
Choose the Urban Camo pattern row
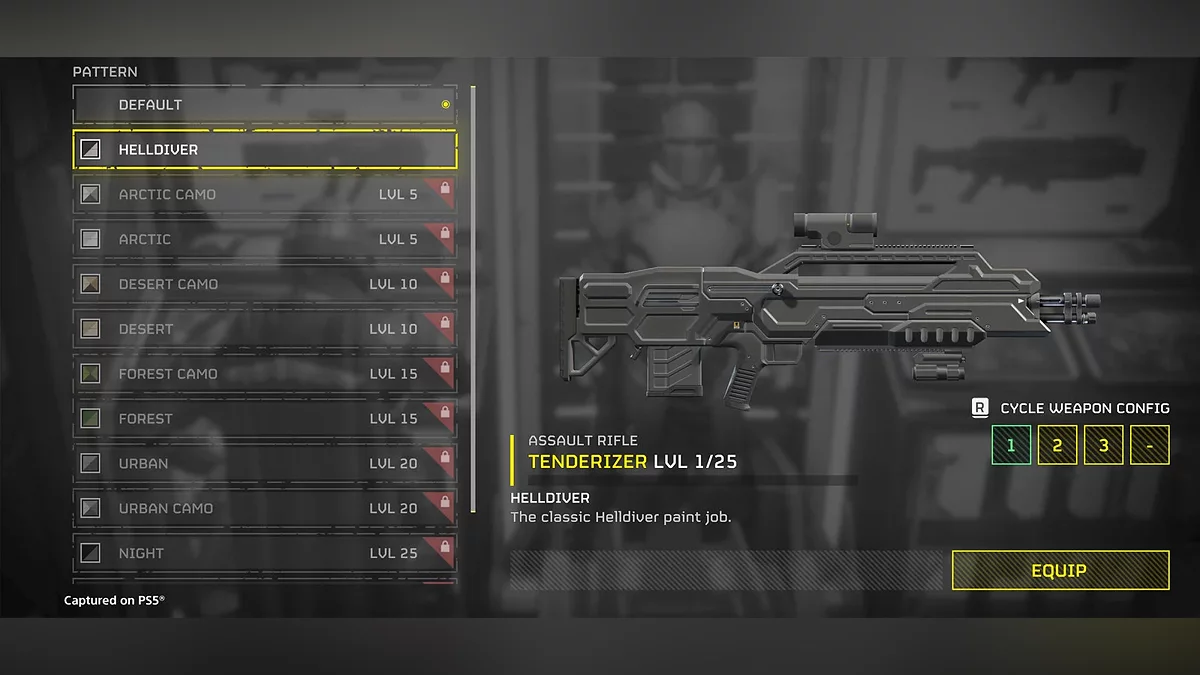coord(265,508)
